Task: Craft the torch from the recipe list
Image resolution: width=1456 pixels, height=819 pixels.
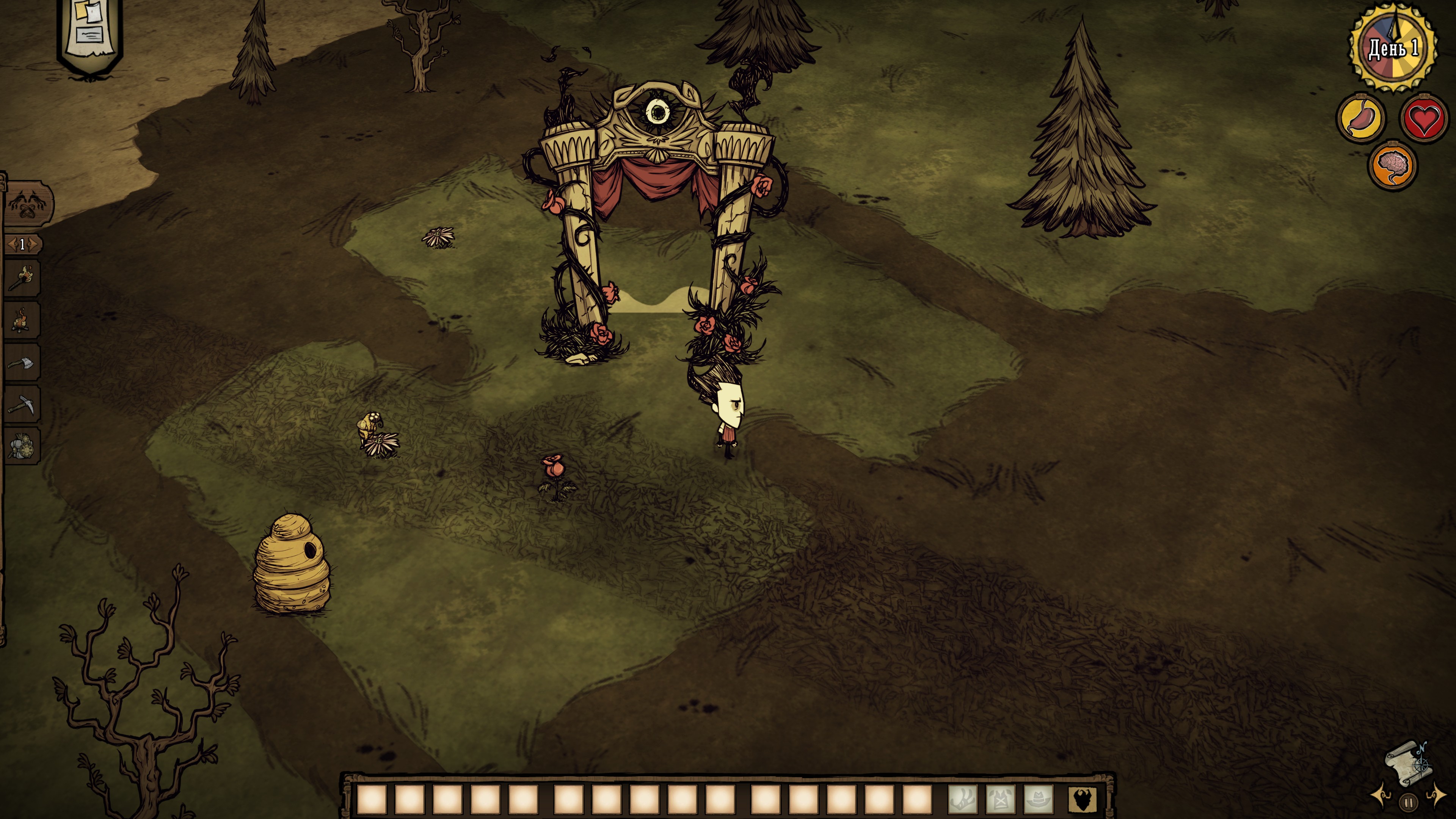Action: (x=22, y=278)
